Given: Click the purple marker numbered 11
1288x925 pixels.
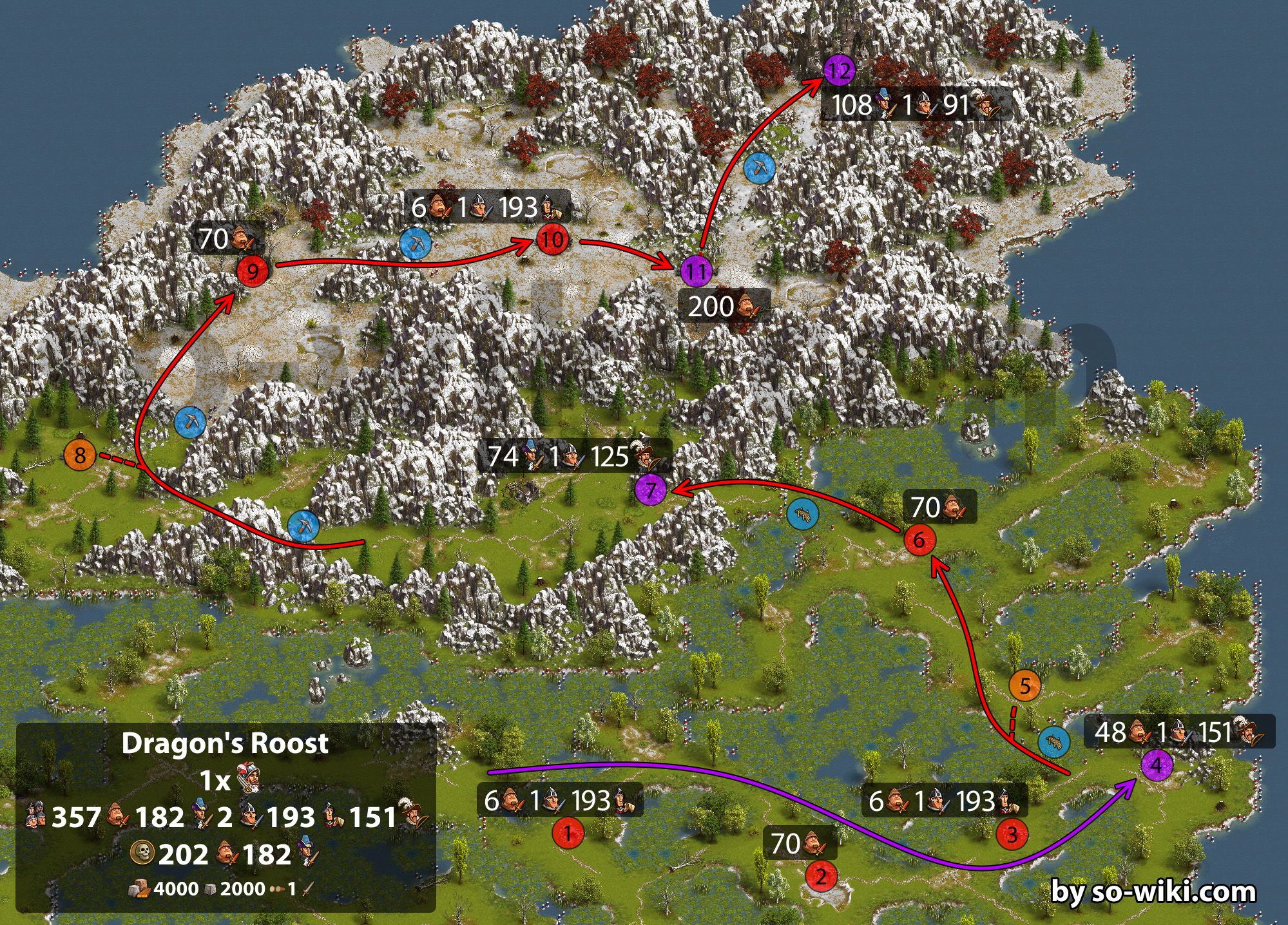Looking at the screenshot, I should point(697,271).
